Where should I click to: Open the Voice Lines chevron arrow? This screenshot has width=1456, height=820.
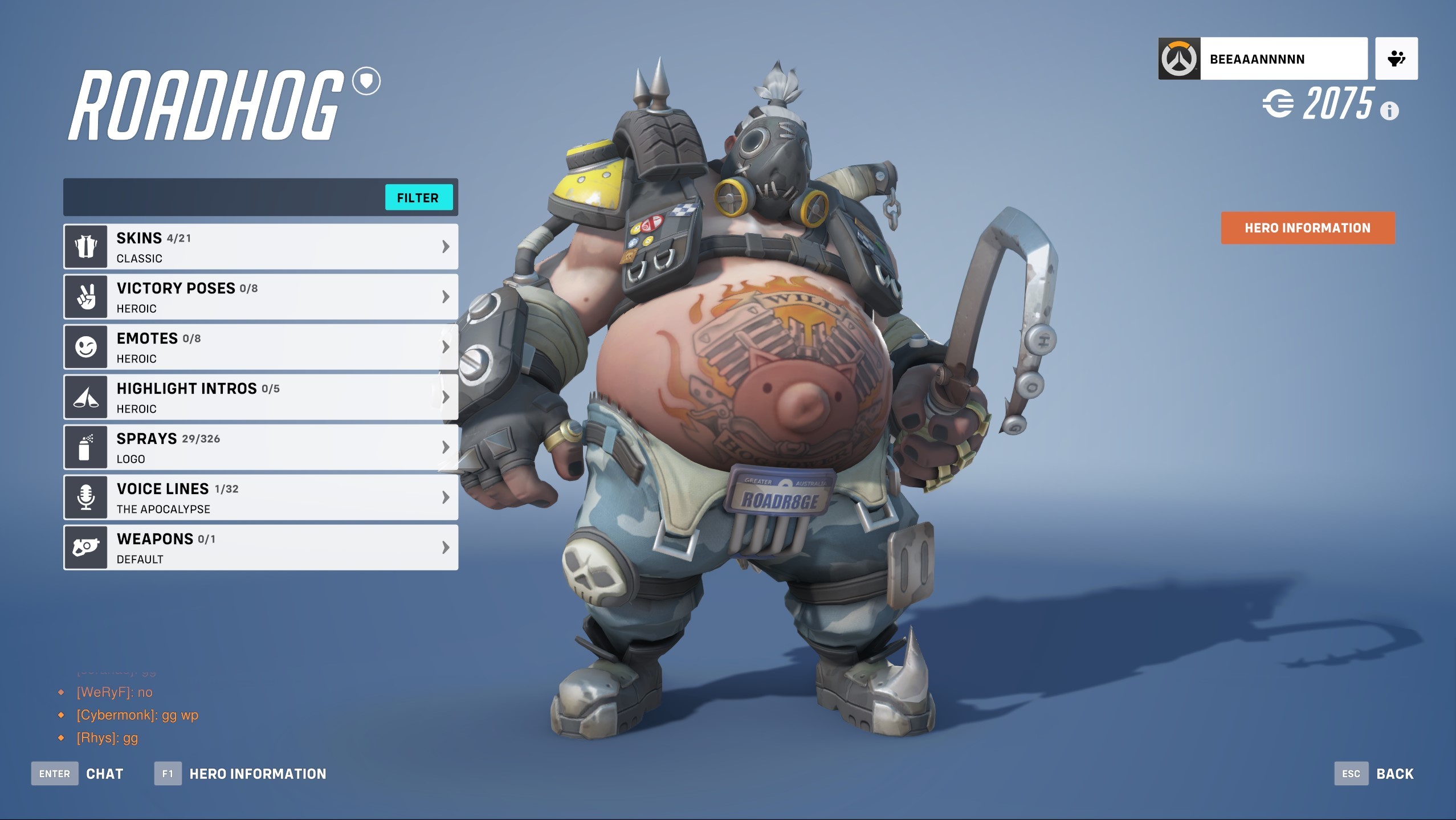click(x=445, y=496)
